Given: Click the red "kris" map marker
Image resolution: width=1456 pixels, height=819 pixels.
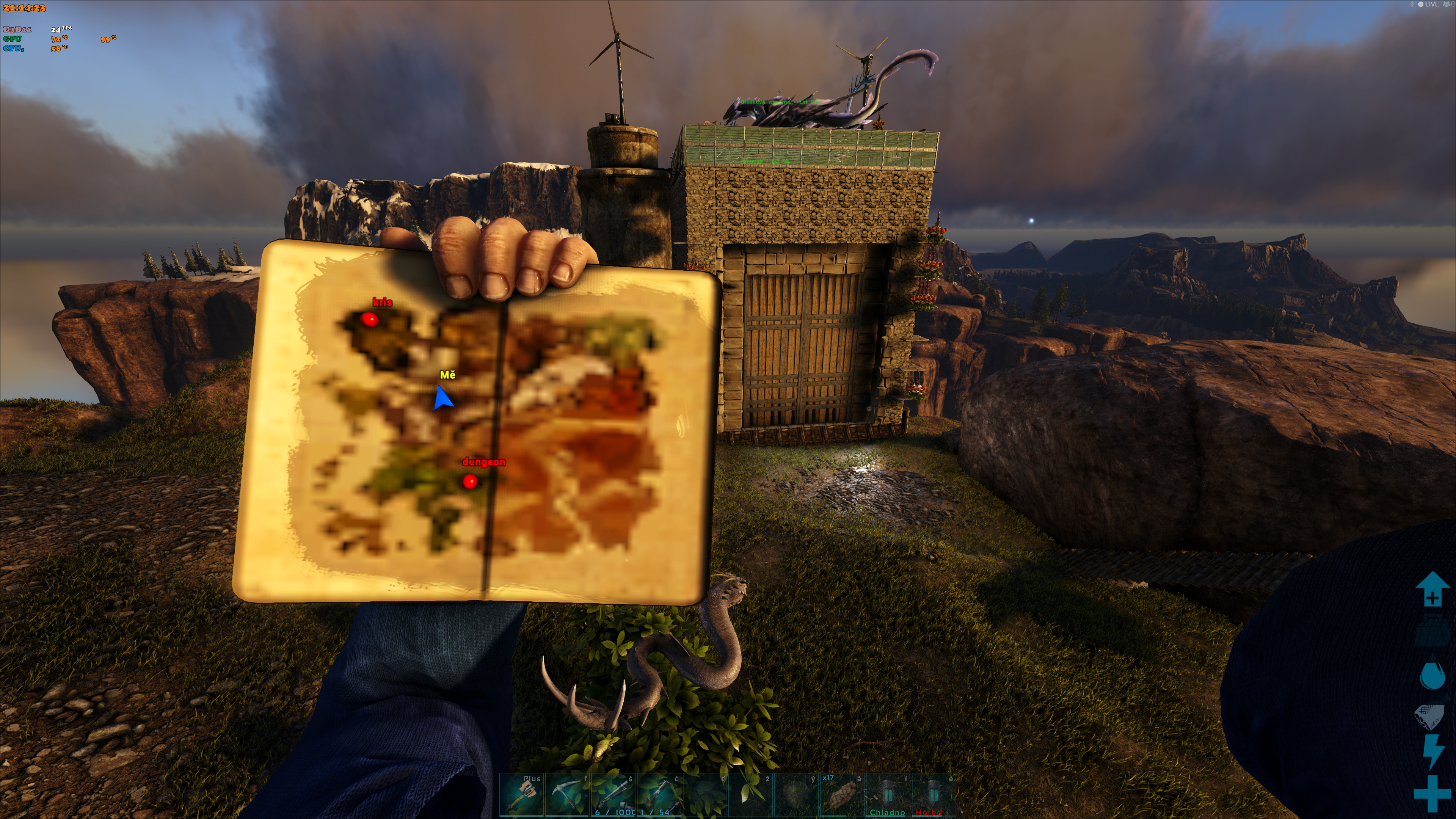Looking at the screenshot, I should [370, 320].
